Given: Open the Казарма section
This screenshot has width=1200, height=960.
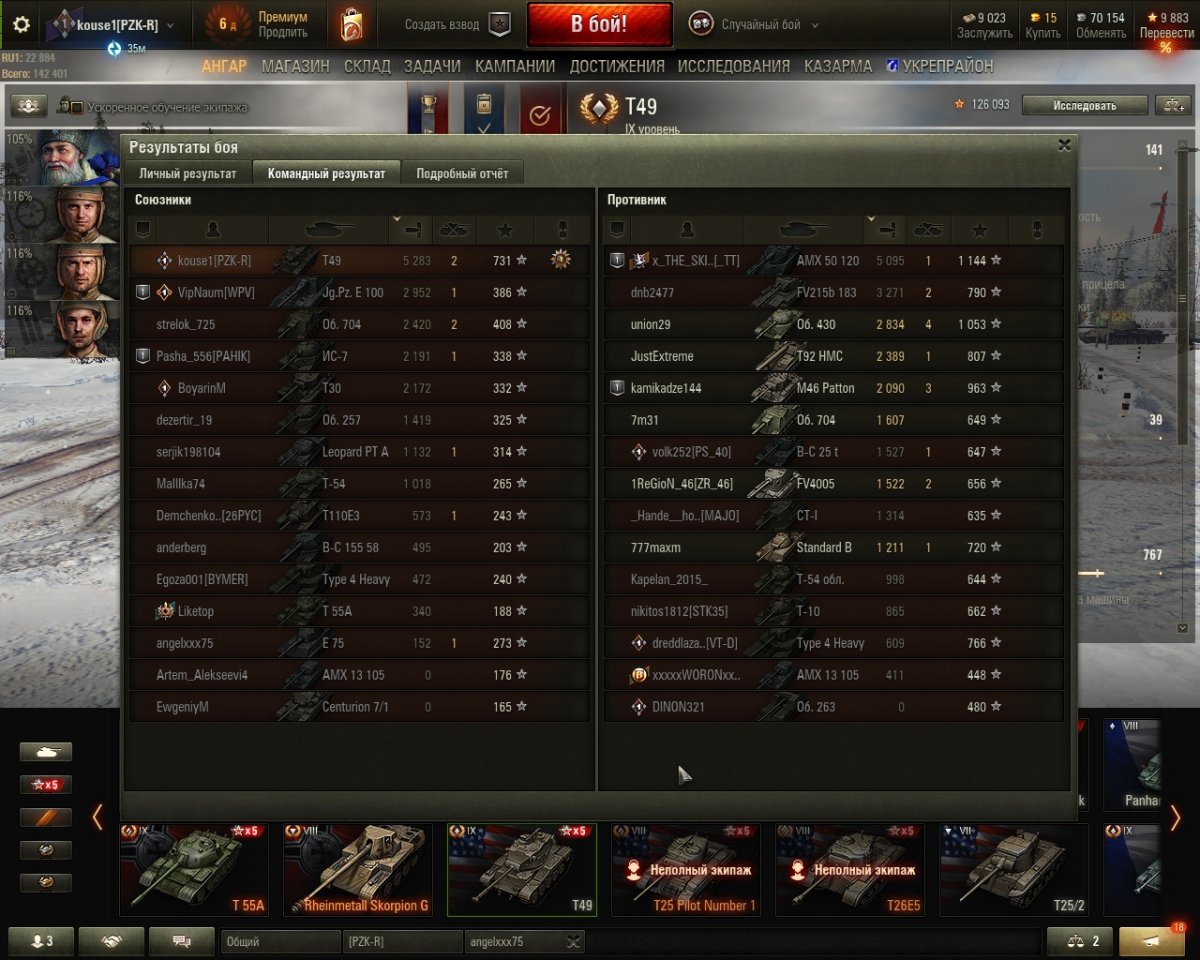Looking at the screenshot, I should point(837,66).
